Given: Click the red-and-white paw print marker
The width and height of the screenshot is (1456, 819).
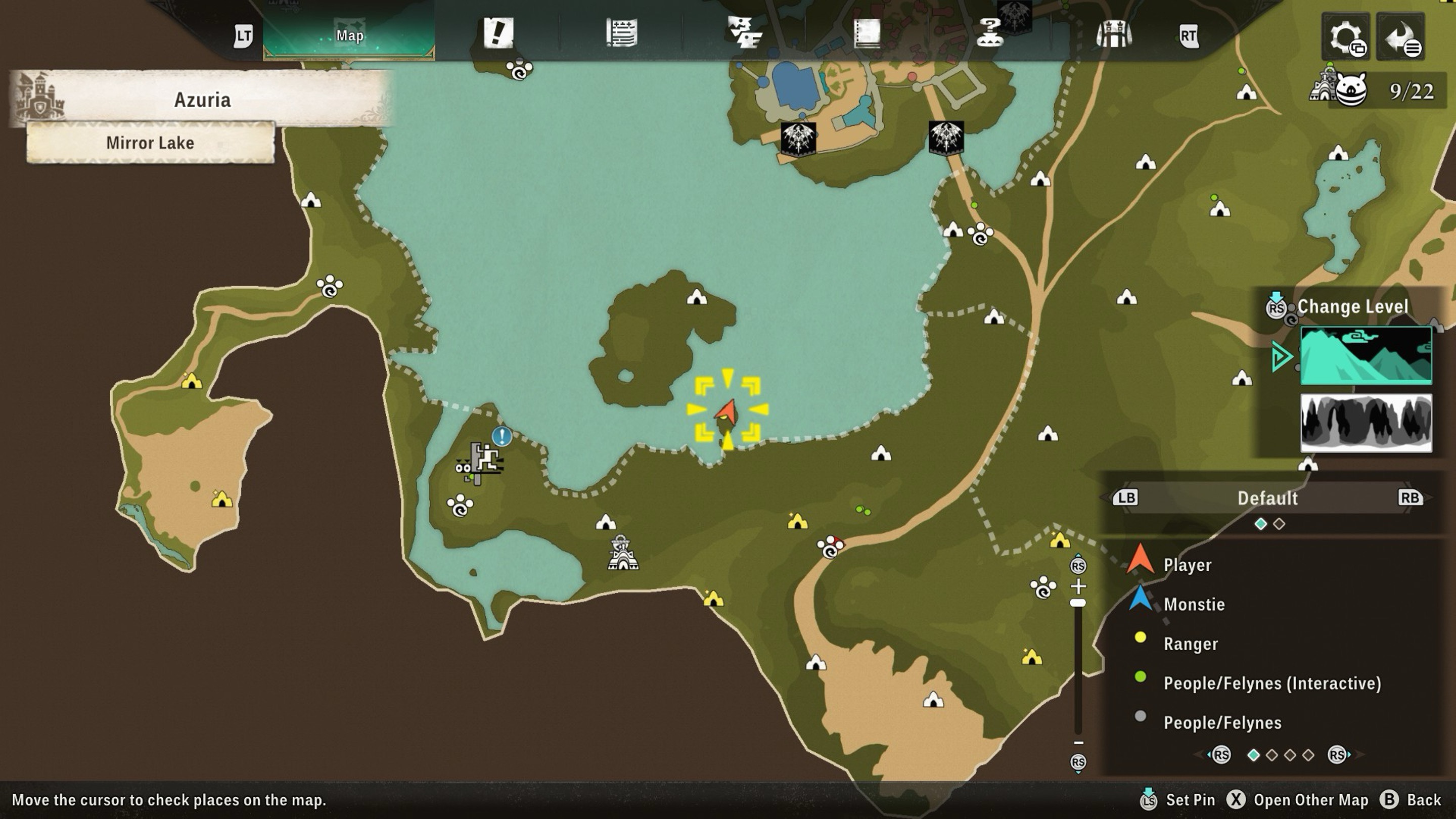Looking at the screenshot, I should coord(830,547).
